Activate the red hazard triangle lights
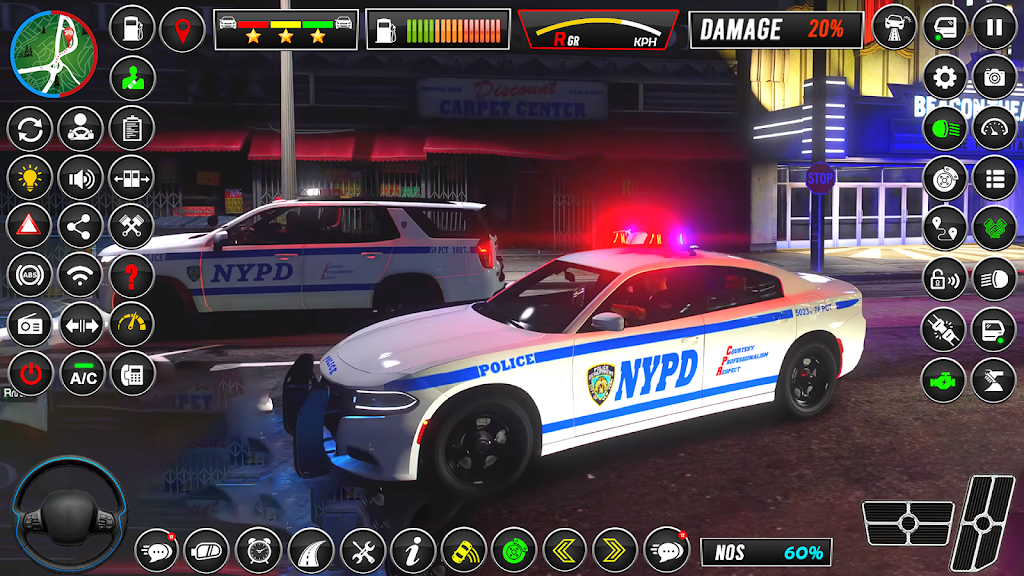 (30, 226)
